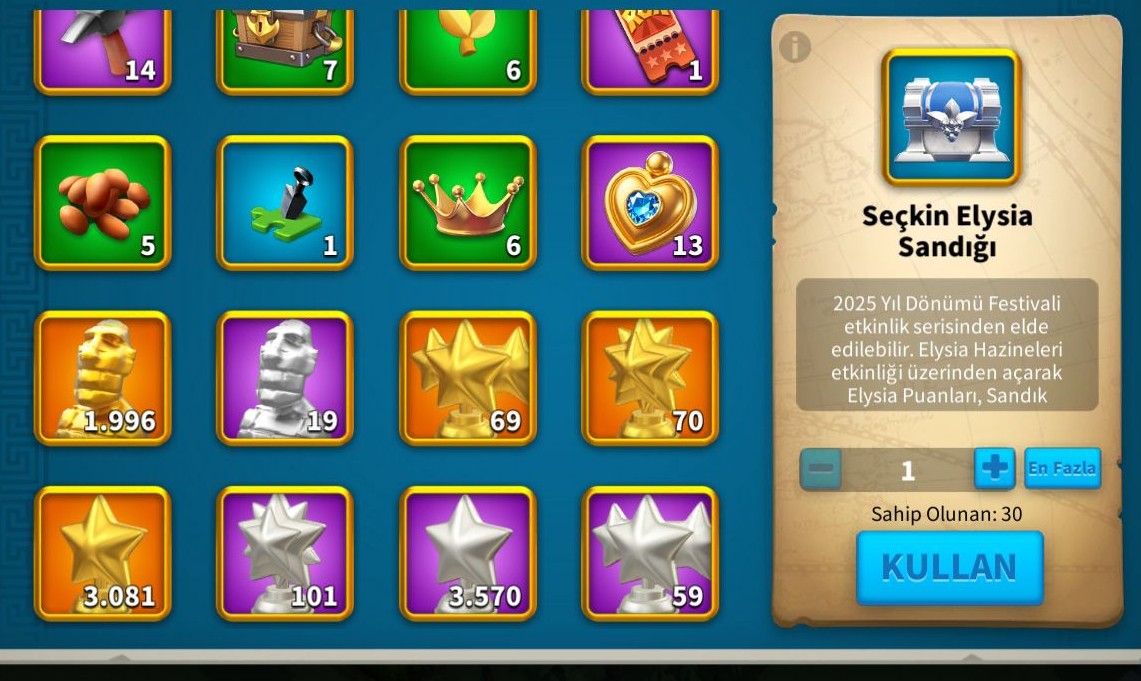Edit the quantity number field
The height and width of the screenshot is (681, 1141).
907,470
